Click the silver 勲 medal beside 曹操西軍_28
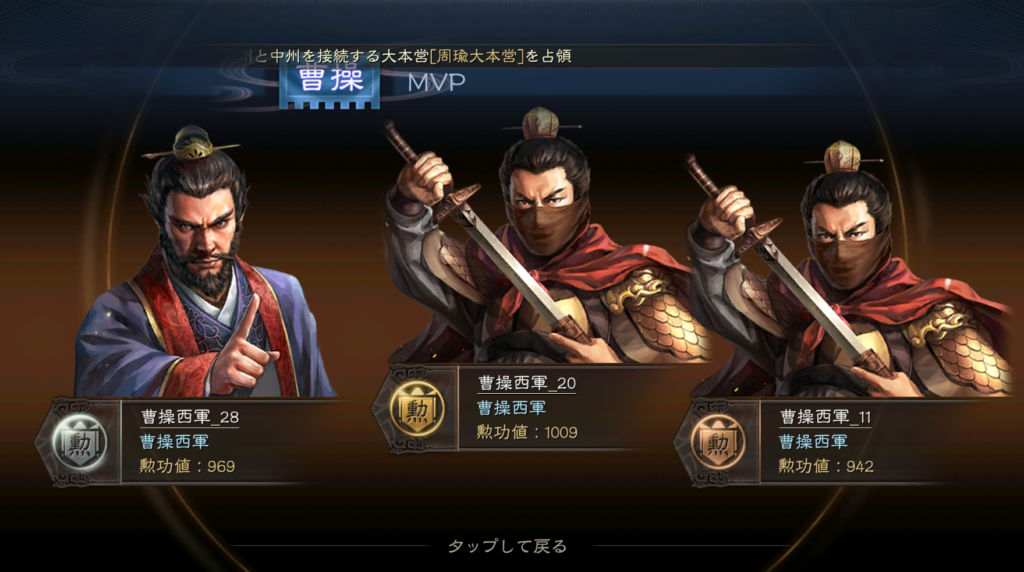This screenshot has height=572, width=1024. (x=77, y=441)
